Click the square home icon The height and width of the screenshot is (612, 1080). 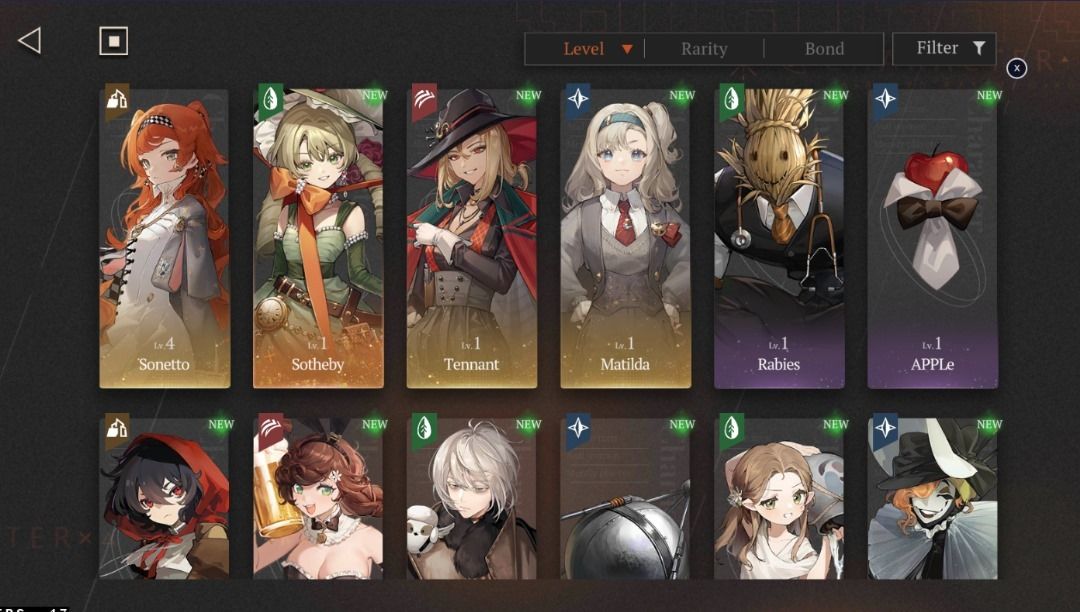tap(113, 41)
